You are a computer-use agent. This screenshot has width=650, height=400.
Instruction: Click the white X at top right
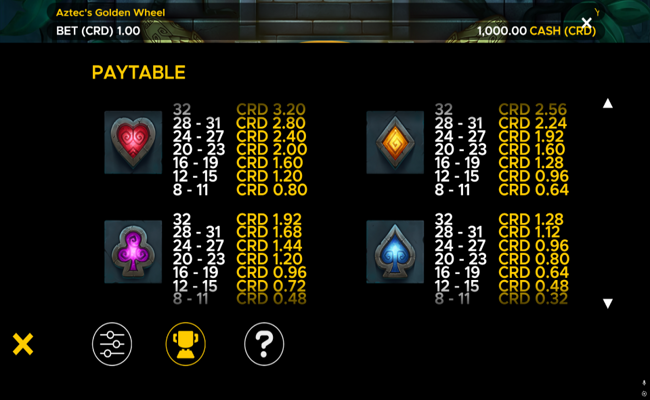point(587,22)
